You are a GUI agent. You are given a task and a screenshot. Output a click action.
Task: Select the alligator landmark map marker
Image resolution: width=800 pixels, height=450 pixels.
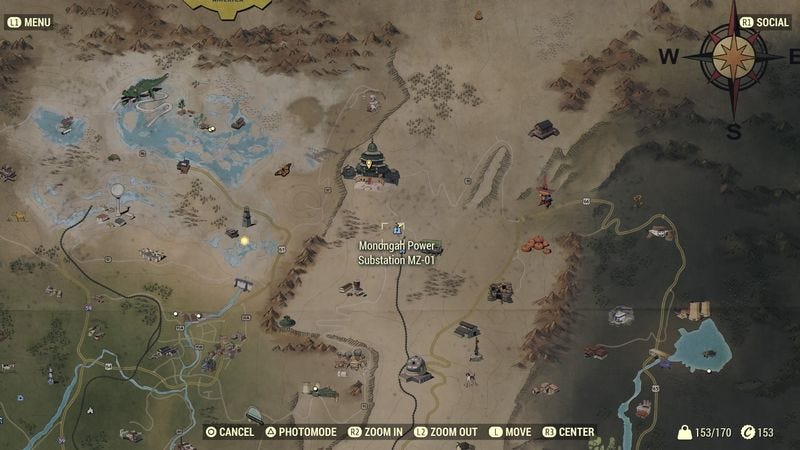pos(145,89)
